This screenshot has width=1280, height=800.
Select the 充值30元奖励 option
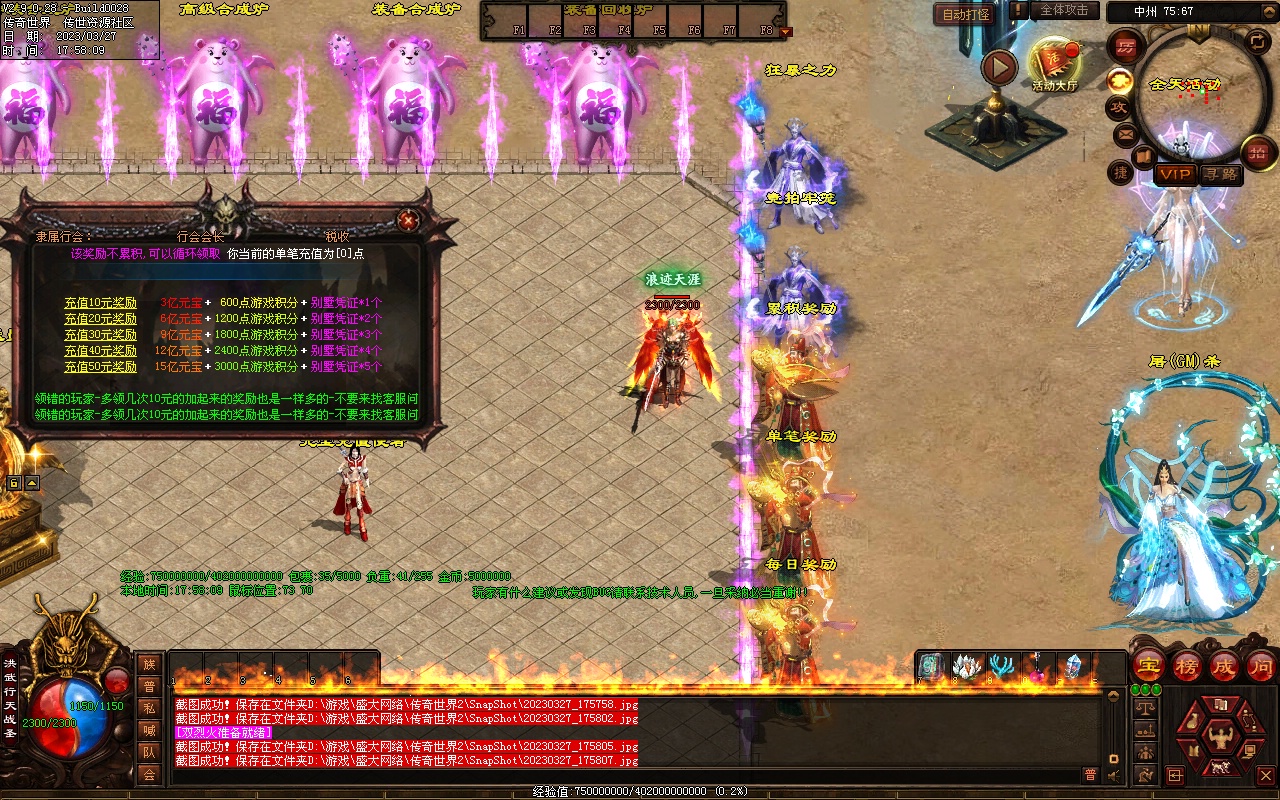100,334
